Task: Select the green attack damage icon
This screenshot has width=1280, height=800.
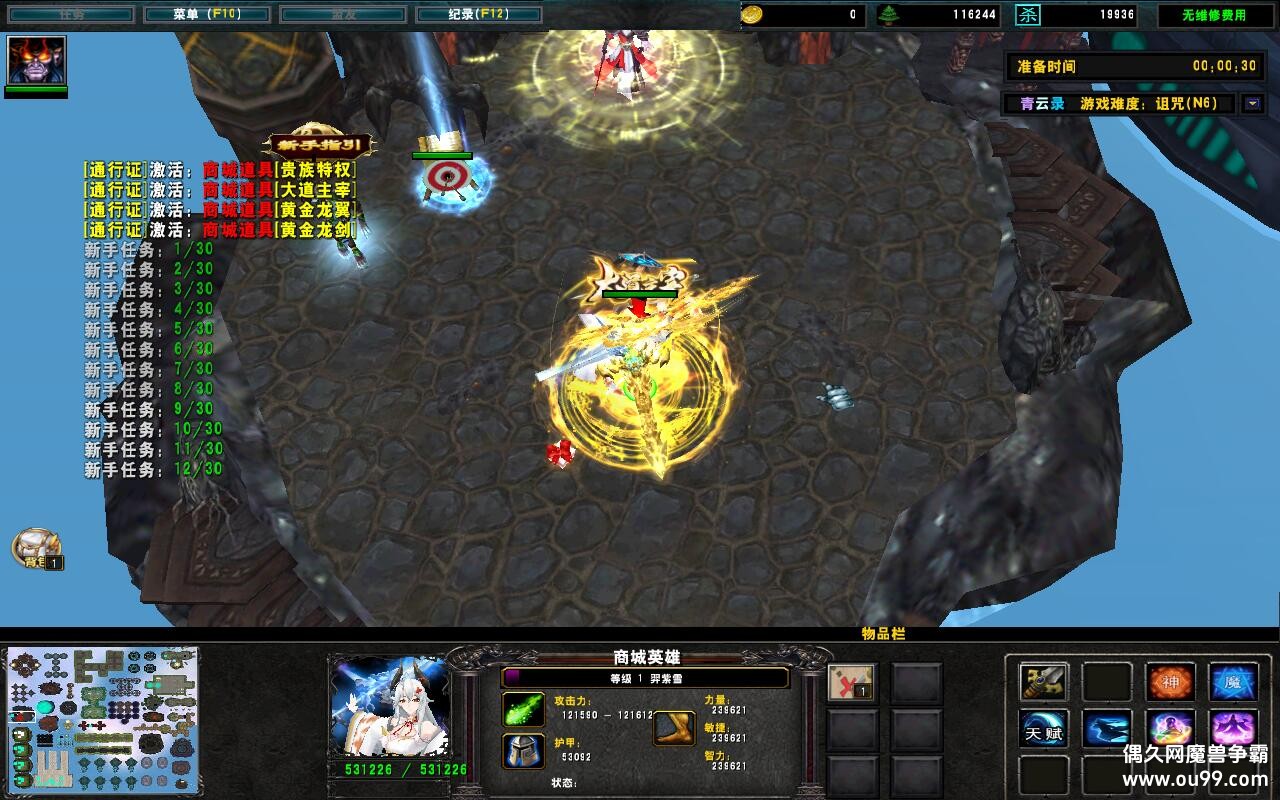Action: [x=523, y=709]
